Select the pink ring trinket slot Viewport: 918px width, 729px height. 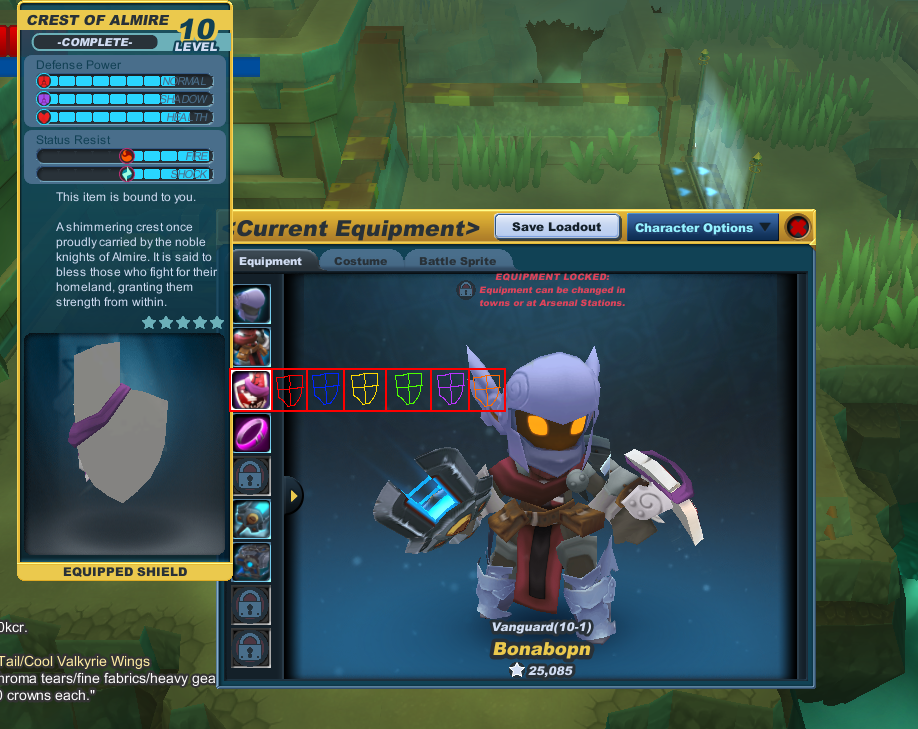tap(250, 433)
